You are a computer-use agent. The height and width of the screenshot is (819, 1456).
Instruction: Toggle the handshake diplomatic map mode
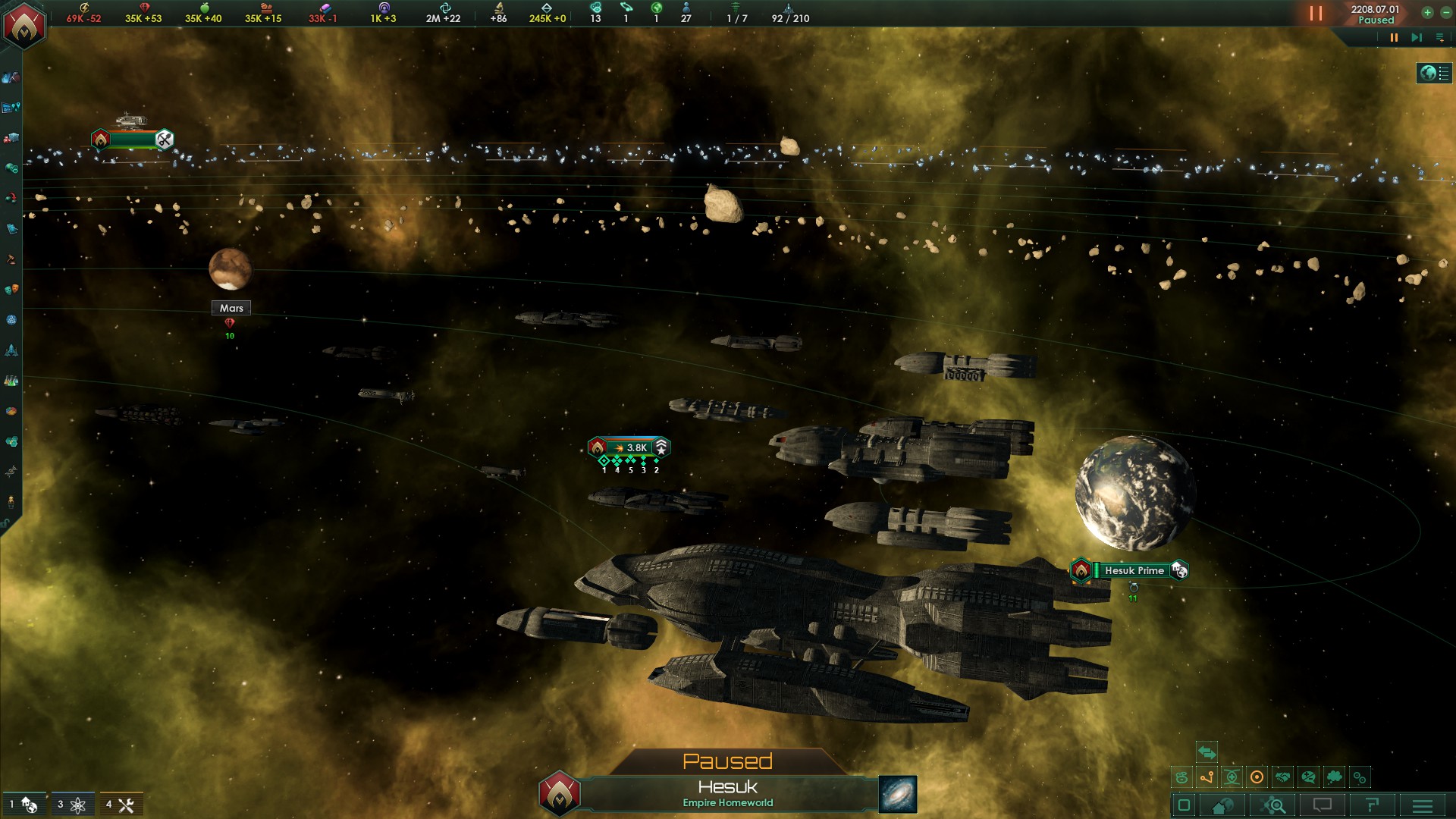coord(1282,777)
